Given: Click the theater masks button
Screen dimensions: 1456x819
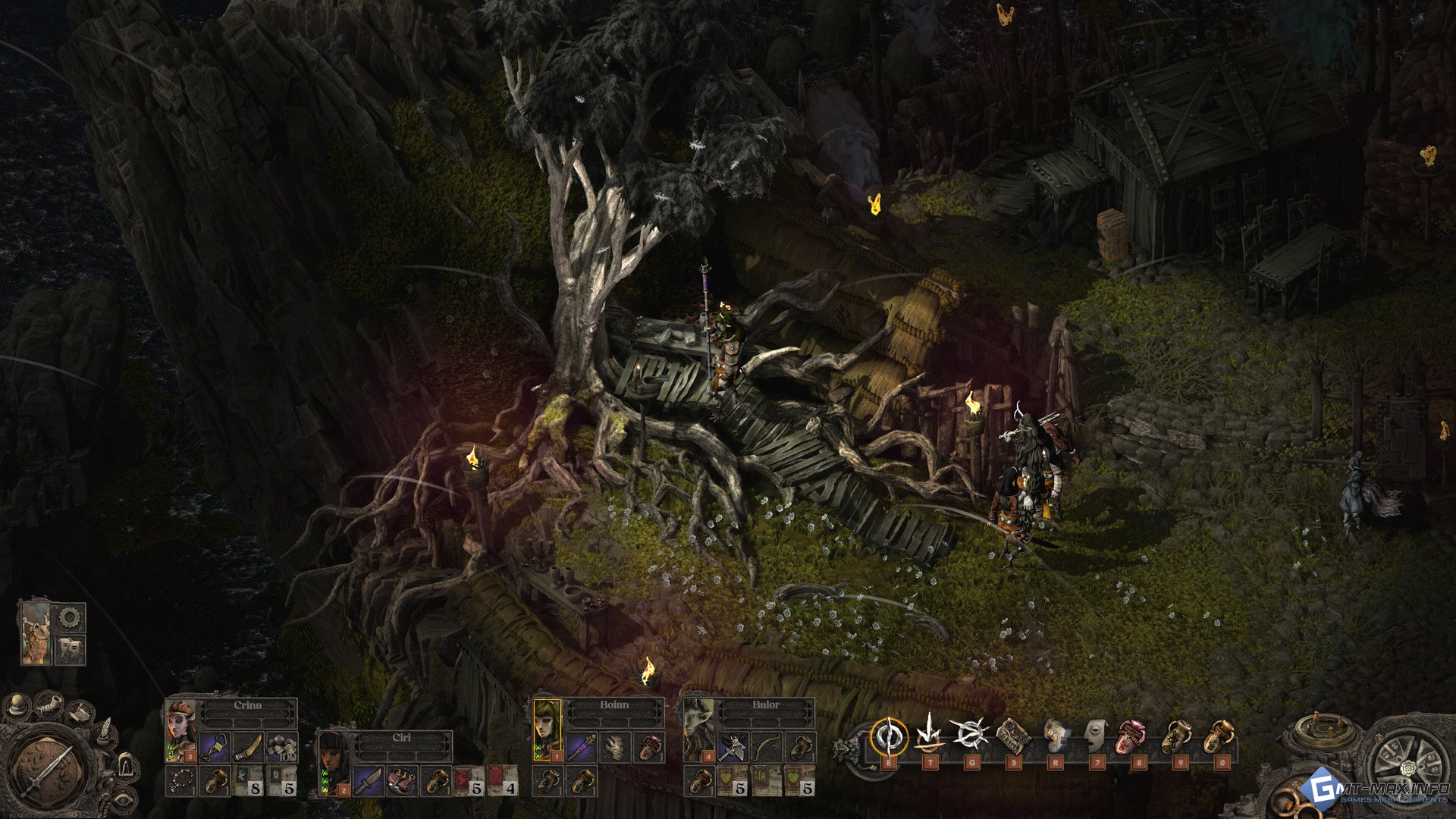Looking at the screenshot, I should pyautogui.click(x=70, y=648).
